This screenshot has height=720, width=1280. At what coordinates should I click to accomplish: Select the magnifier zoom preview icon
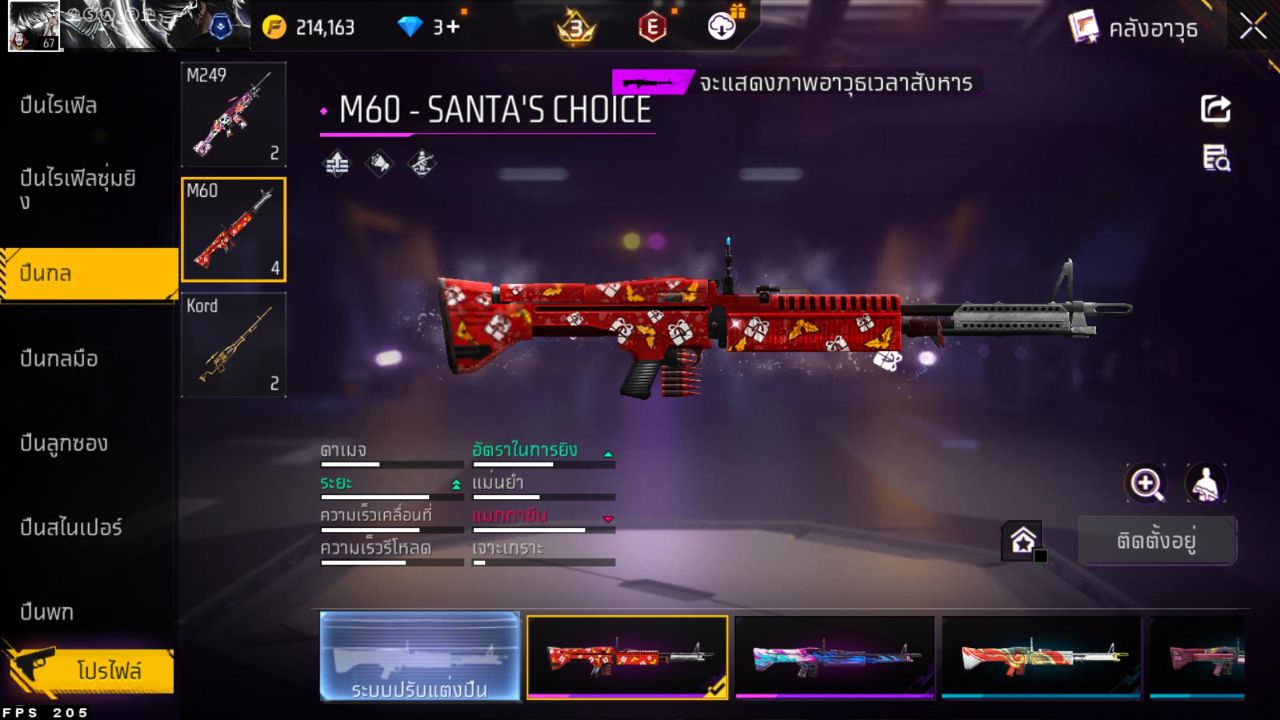click(x=1146, y=483)
